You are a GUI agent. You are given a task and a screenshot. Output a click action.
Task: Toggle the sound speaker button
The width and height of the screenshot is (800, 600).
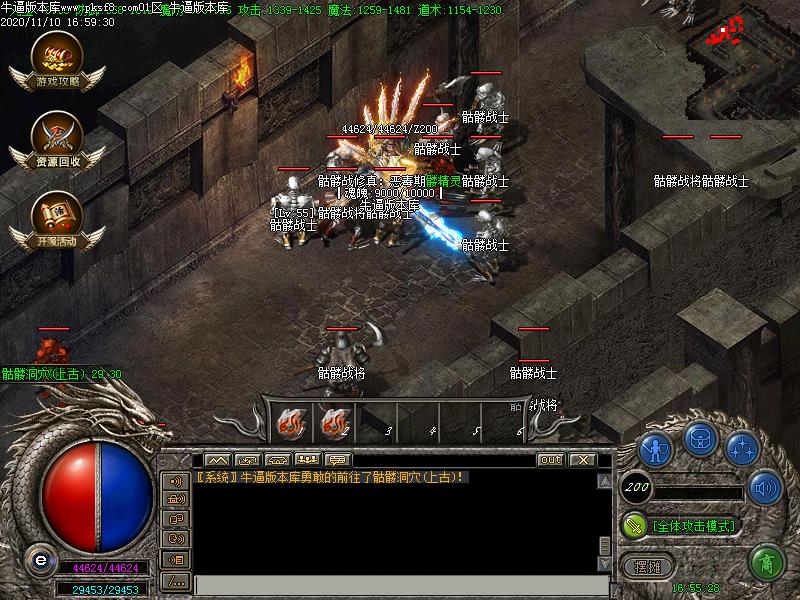[x=765, y=487]
